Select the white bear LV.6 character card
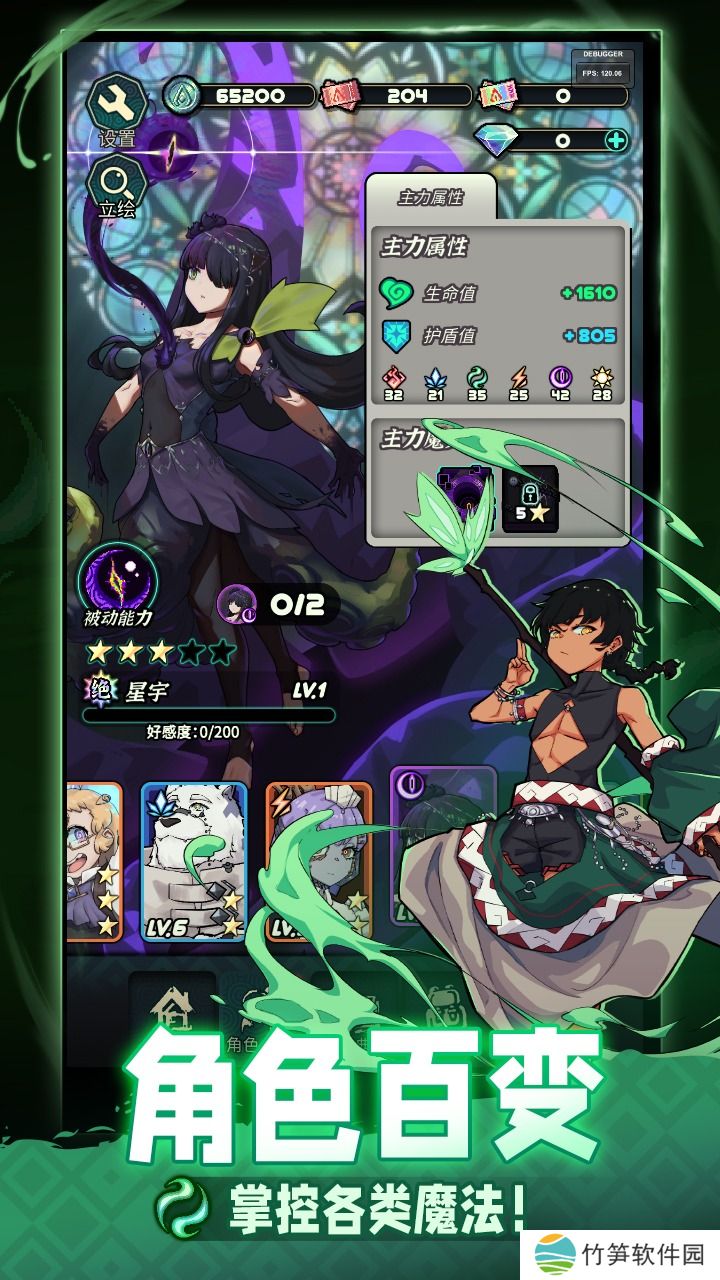Screen dimensions: 720x1280 tap(193, 862)
